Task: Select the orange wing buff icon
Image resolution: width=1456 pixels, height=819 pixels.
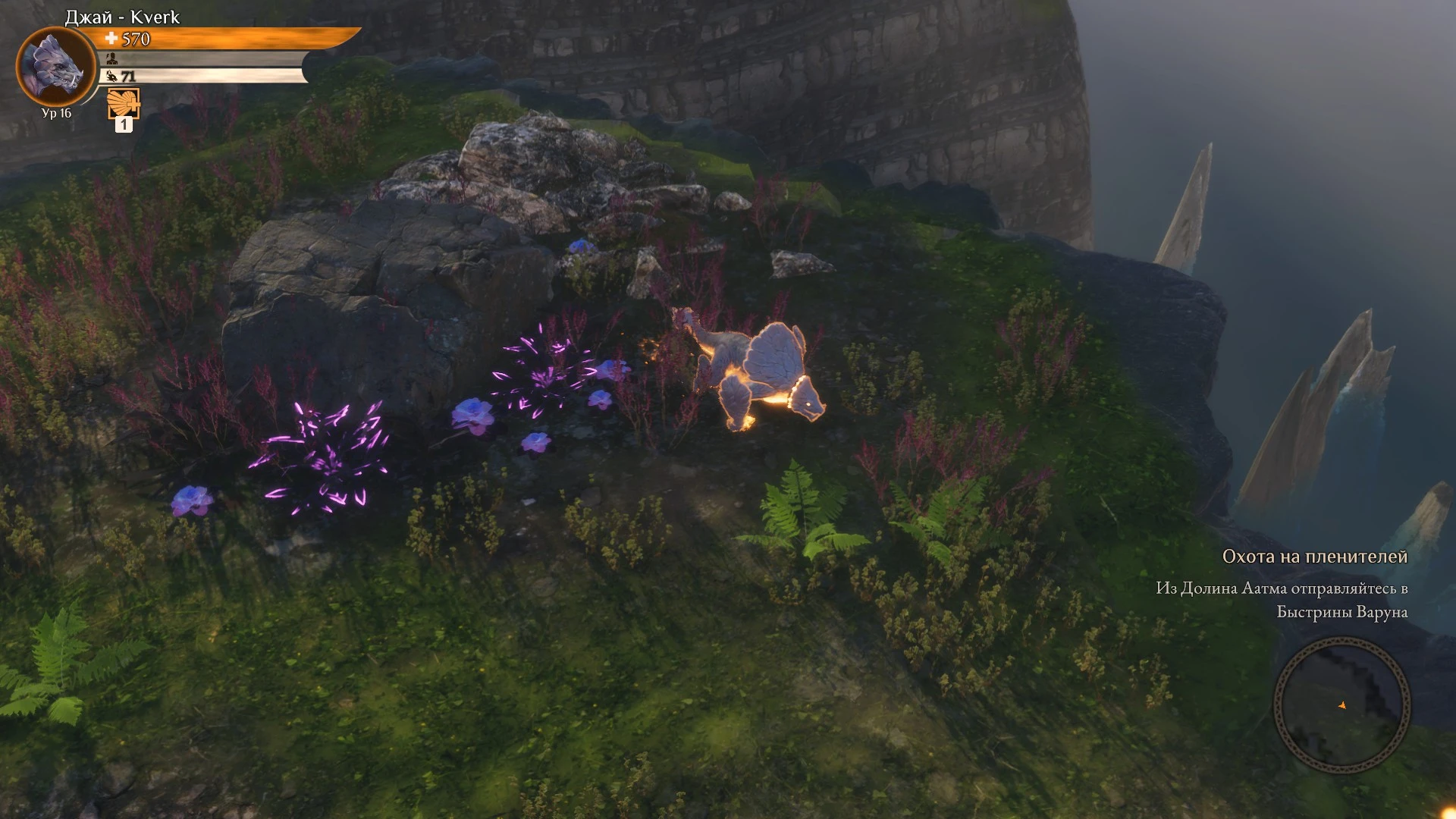Action: click(x=124, y=103)
